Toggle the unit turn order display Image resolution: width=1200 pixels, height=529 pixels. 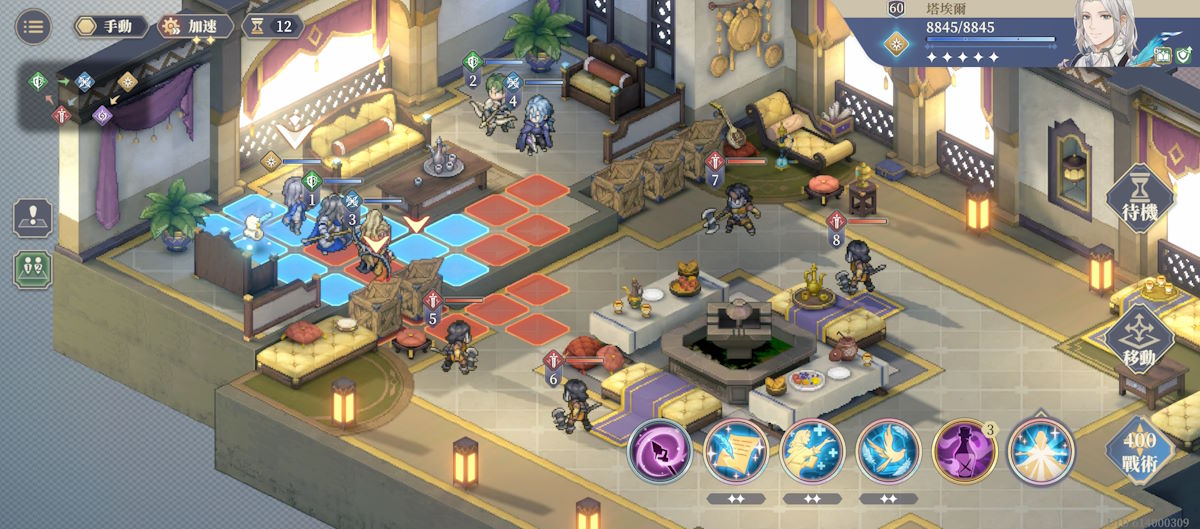[33, 268]
